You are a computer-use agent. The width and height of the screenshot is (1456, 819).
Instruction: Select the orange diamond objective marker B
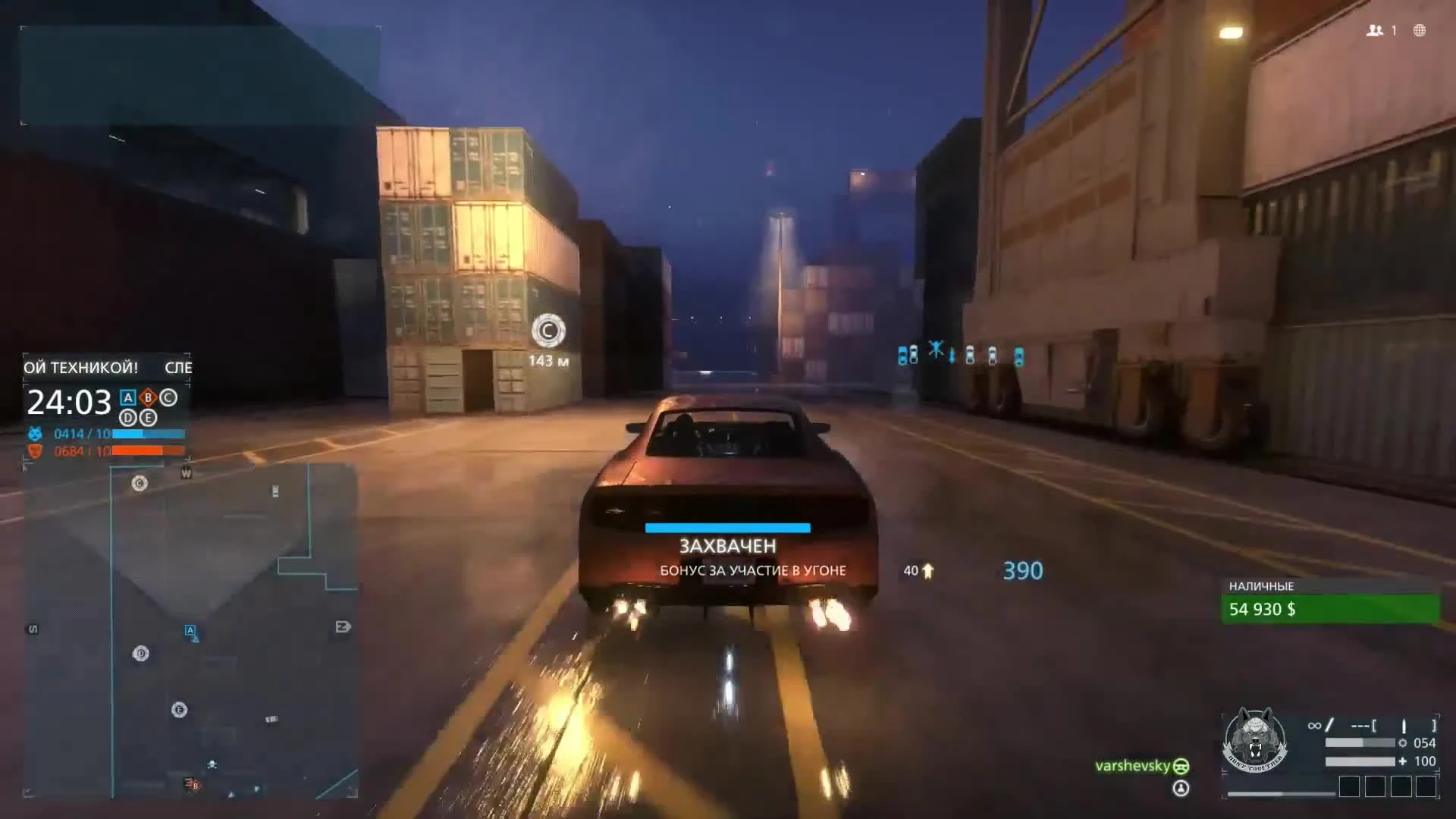pos(148,397)
